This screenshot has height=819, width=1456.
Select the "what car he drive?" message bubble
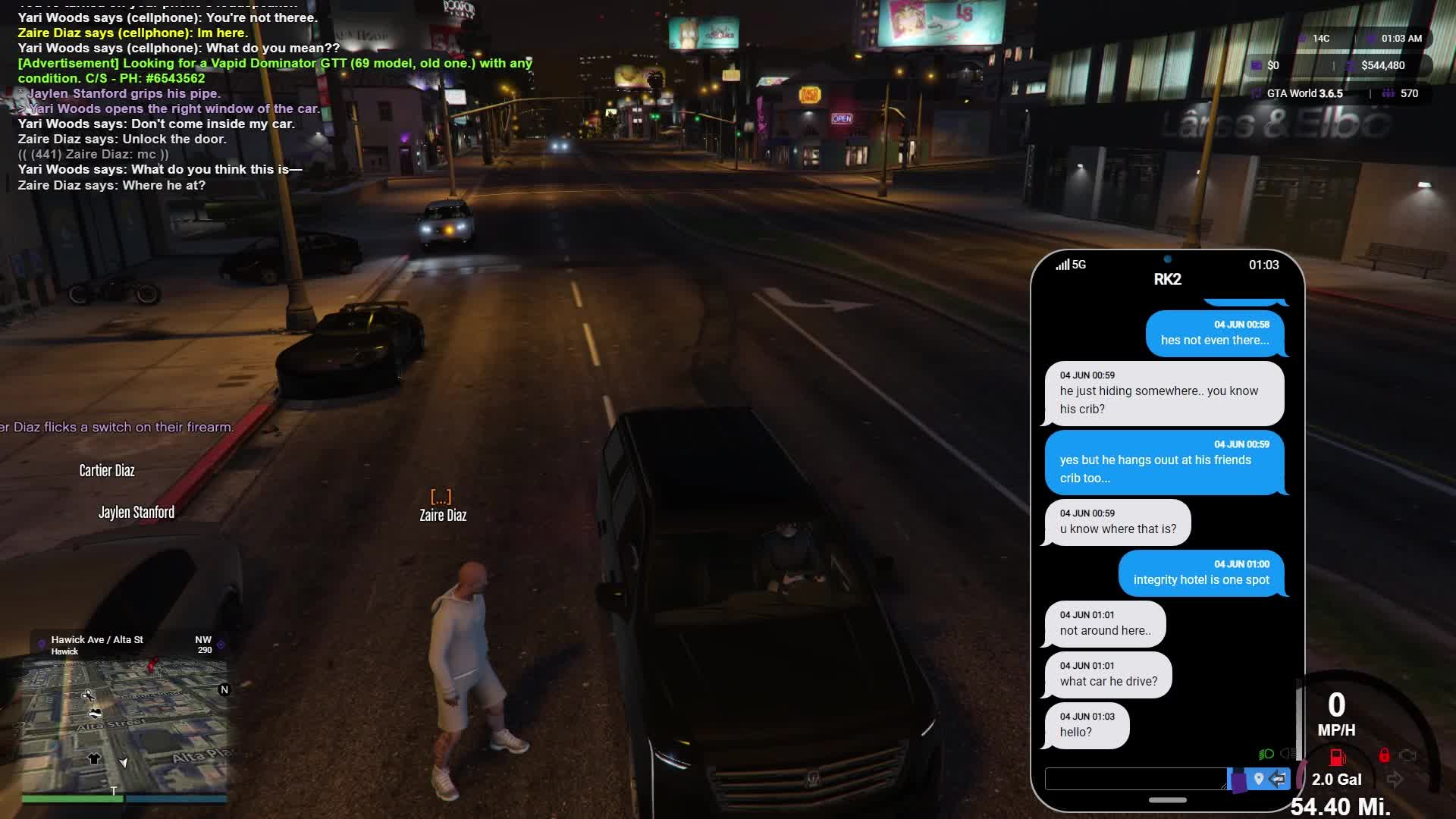coord(1108,674)
